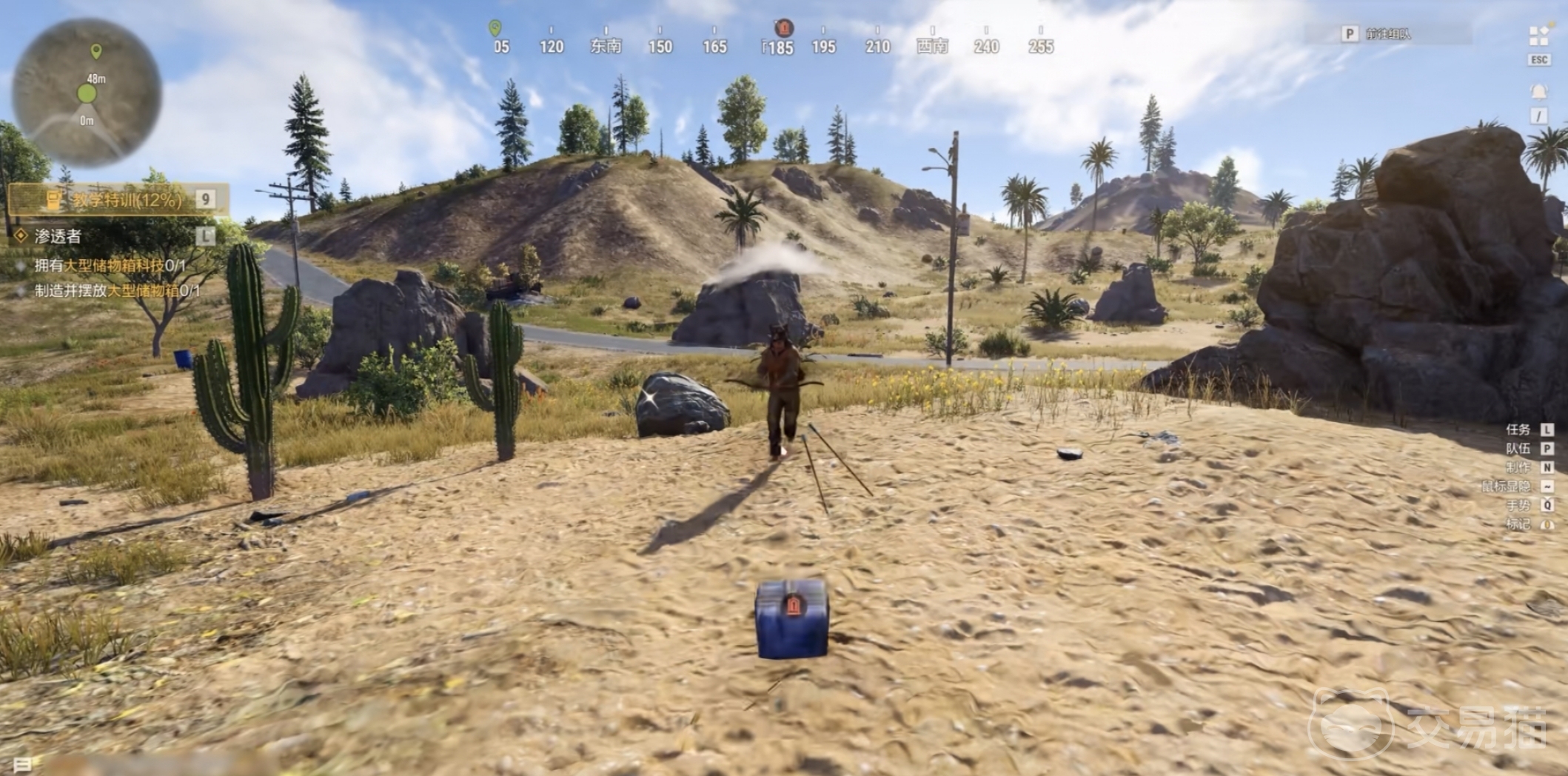Click the 拥有大型储物箱科技 objective
1568x776 pixels.
110,265
